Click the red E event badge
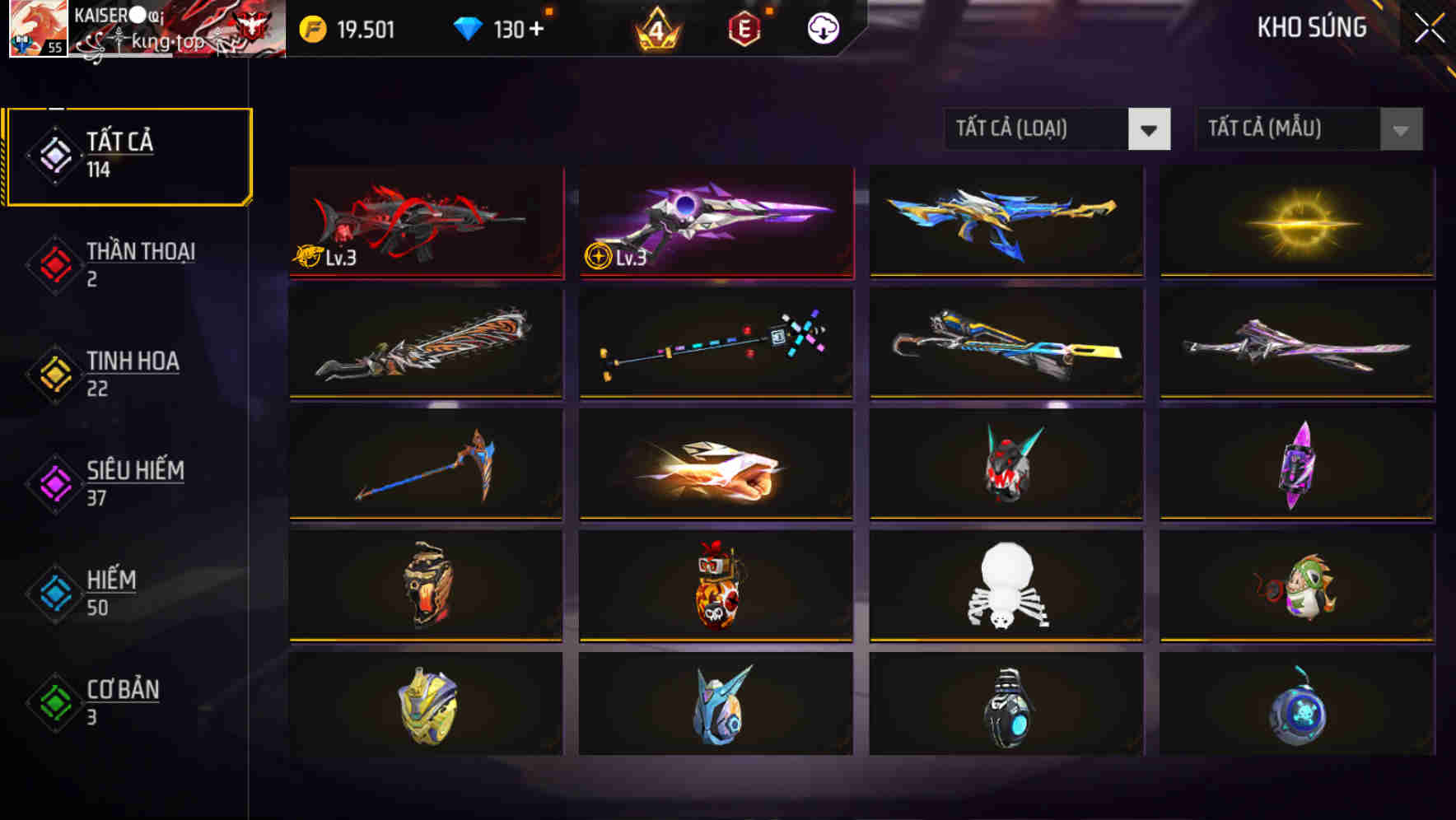 click(x=744, y=28)
